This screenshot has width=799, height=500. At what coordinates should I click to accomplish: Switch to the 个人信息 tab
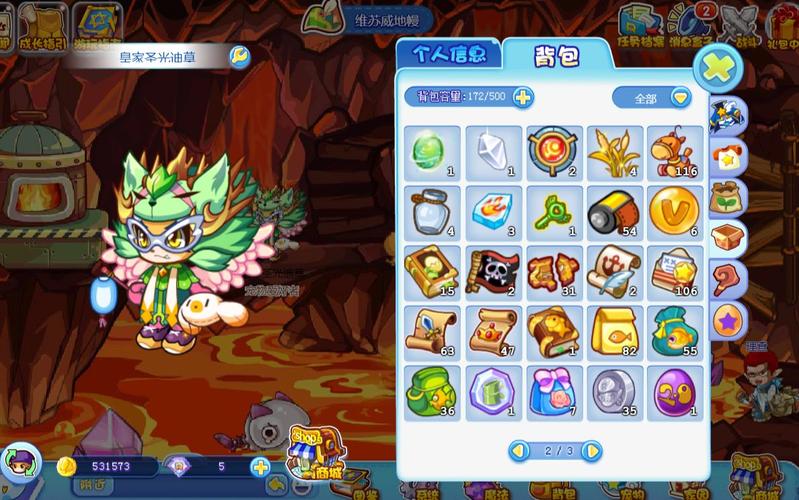click(448, 54)
